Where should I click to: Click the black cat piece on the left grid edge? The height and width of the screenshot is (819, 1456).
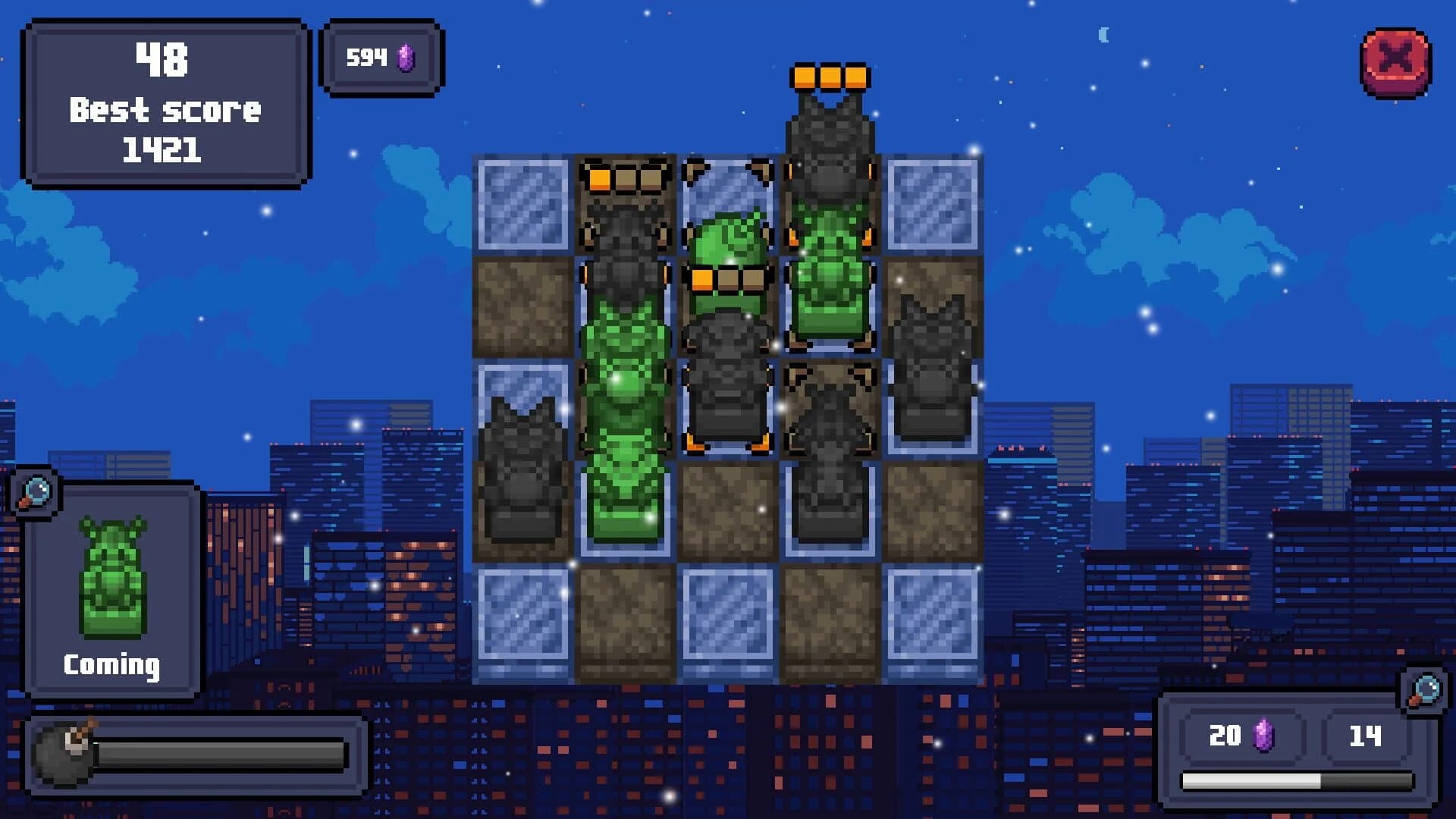click(x=523, y=470)
